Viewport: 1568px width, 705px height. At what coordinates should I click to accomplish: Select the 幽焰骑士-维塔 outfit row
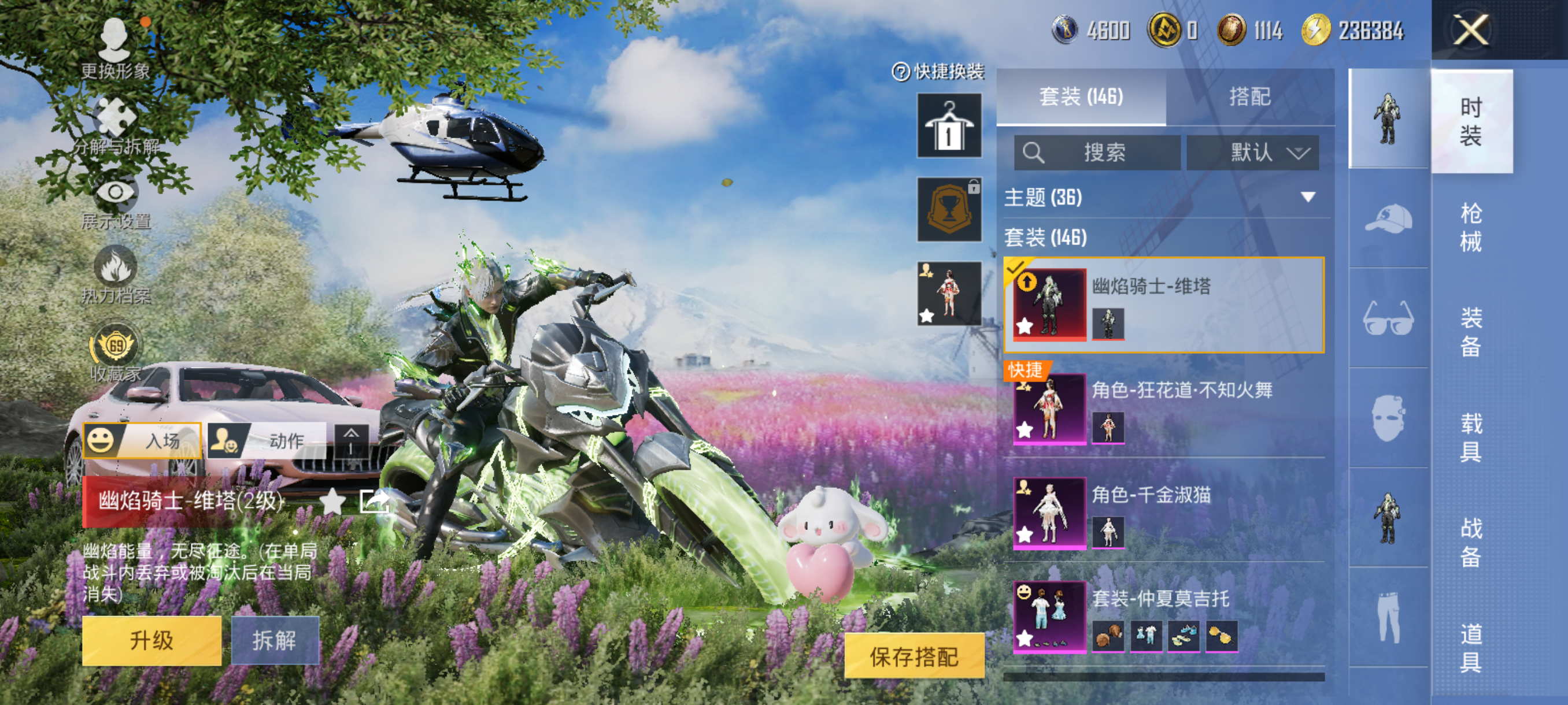(x=1163, y=305)
